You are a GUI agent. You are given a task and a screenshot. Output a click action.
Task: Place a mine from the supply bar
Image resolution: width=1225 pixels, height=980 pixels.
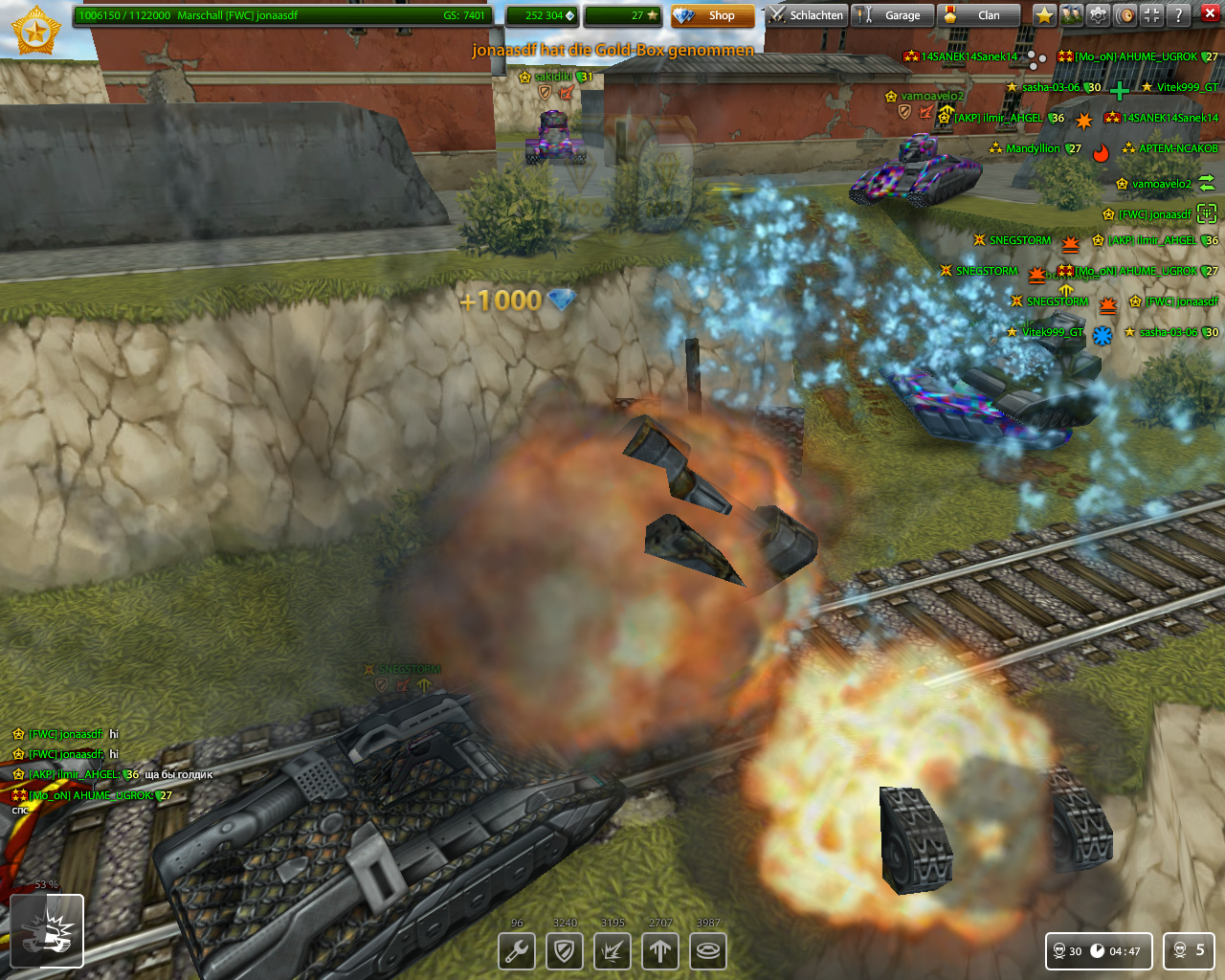708,951
